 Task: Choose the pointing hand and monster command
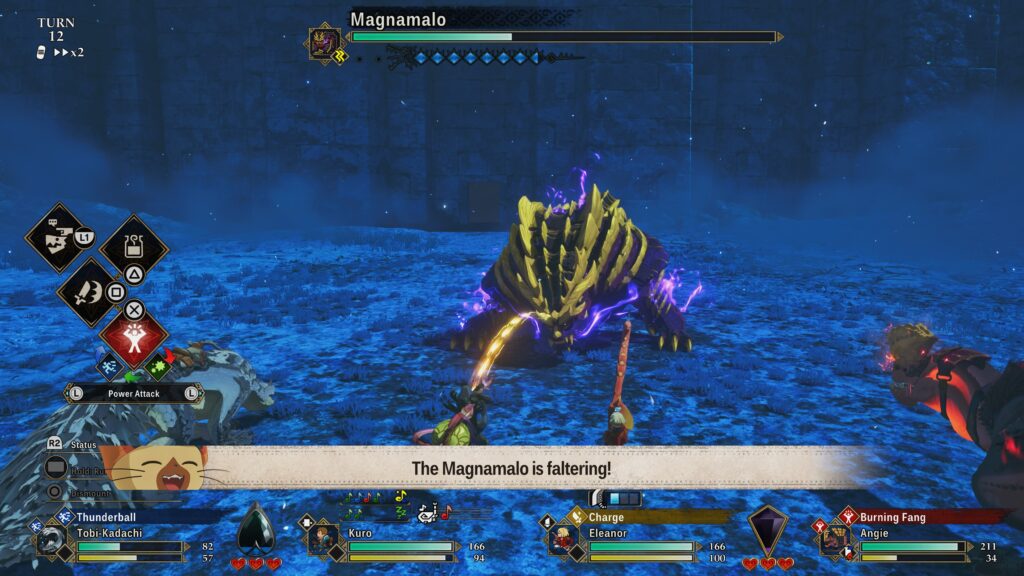coord(57,237)
